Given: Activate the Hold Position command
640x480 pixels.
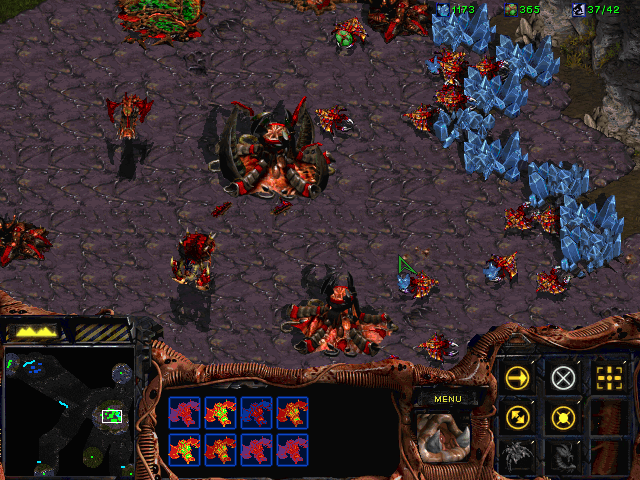Looking at the screenshot, I should click(x=563, y=416).
